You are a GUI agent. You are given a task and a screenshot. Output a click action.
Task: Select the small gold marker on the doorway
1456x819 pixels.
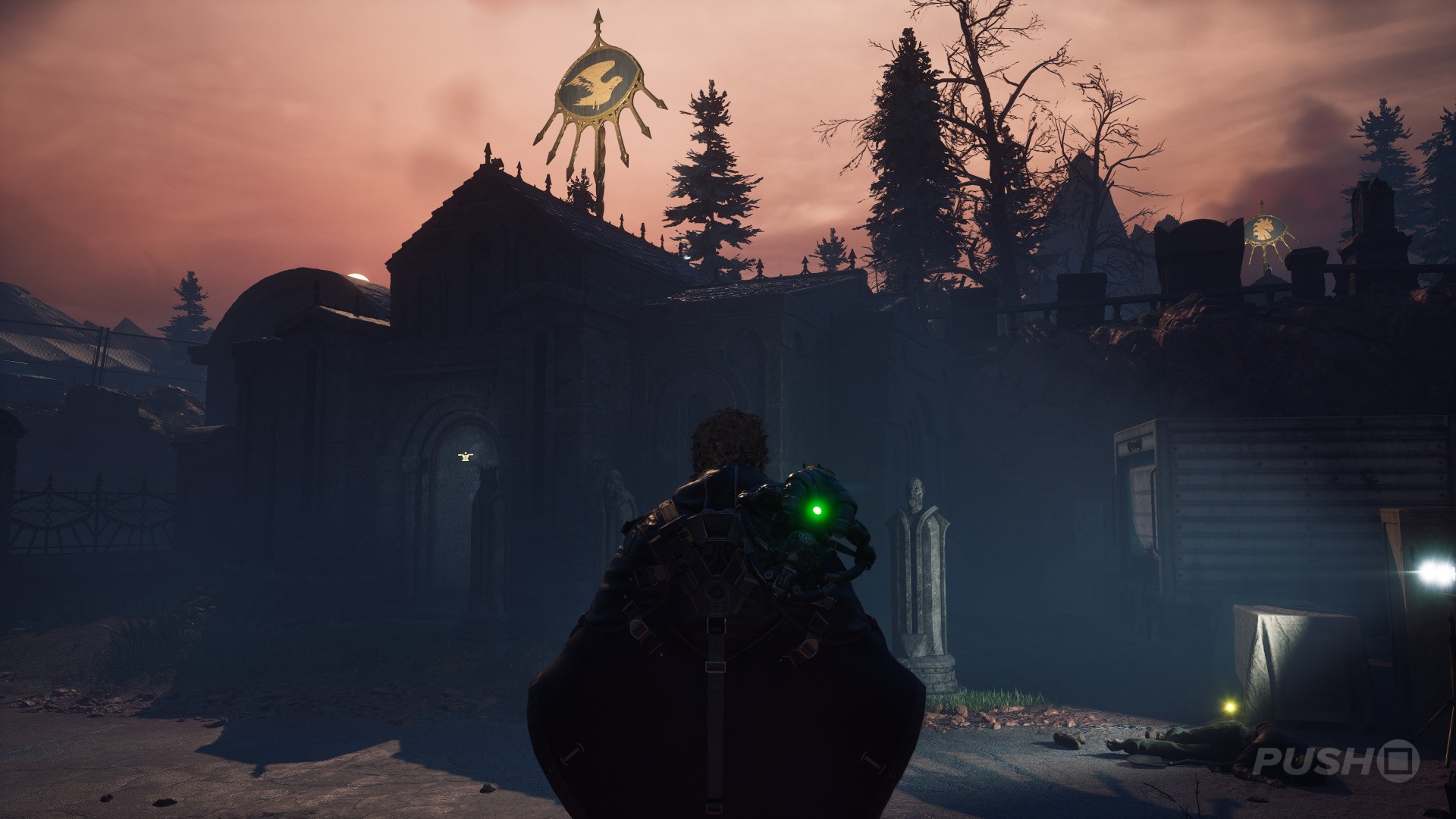click(x=465, y=456)
